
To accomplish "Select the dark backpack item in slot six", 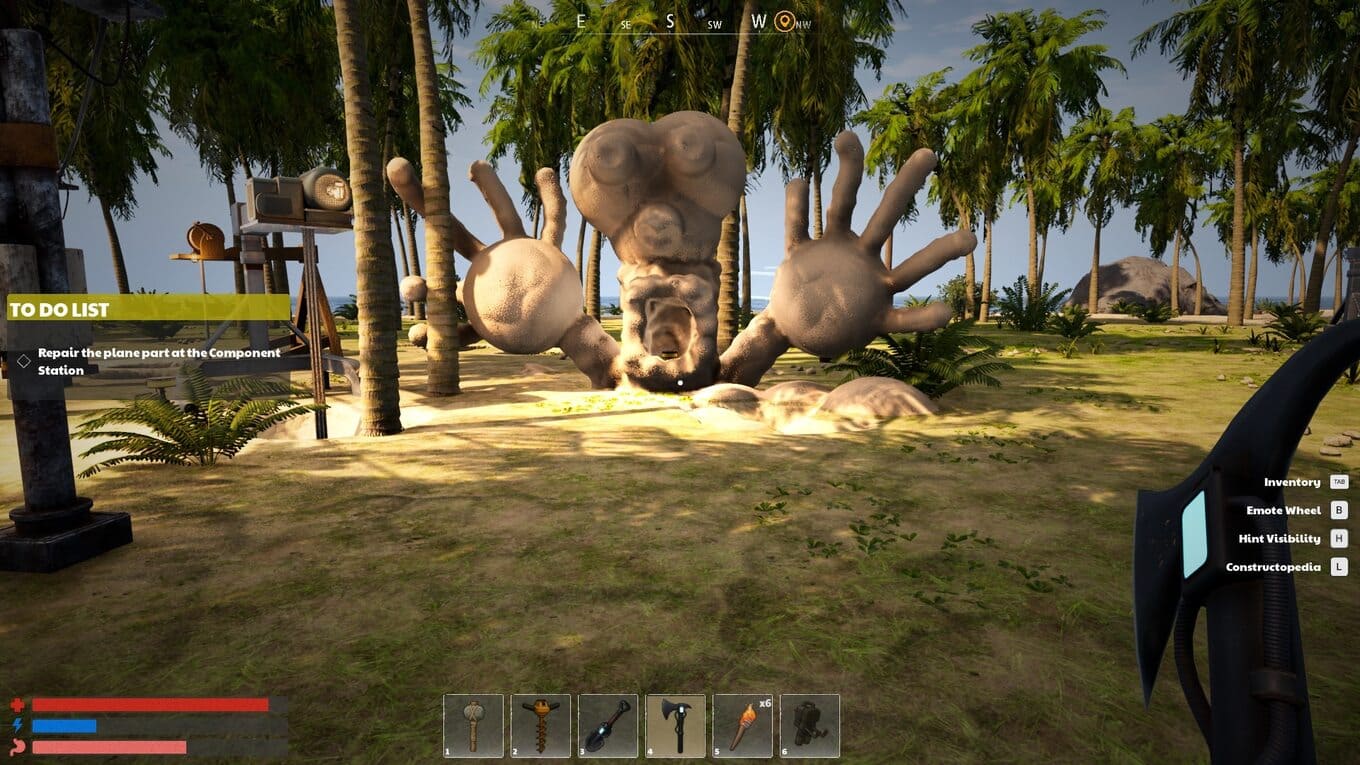I will (810, 725).
